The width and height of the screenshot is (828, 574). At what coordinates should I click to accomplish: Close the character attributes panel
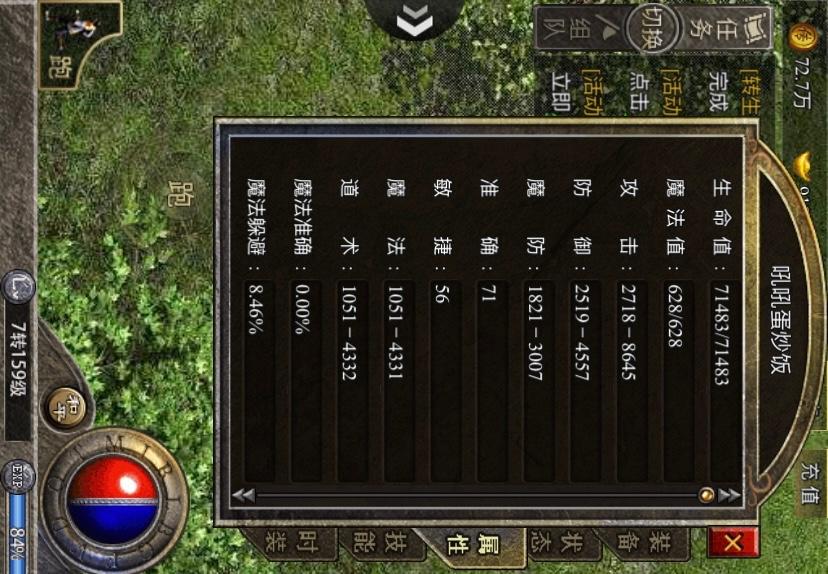731,543
